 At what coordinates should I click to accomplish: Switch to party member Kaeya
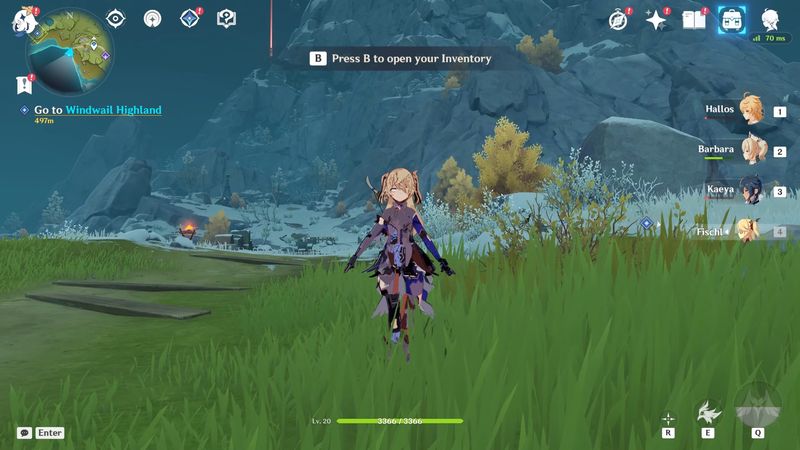click(748, 190)
